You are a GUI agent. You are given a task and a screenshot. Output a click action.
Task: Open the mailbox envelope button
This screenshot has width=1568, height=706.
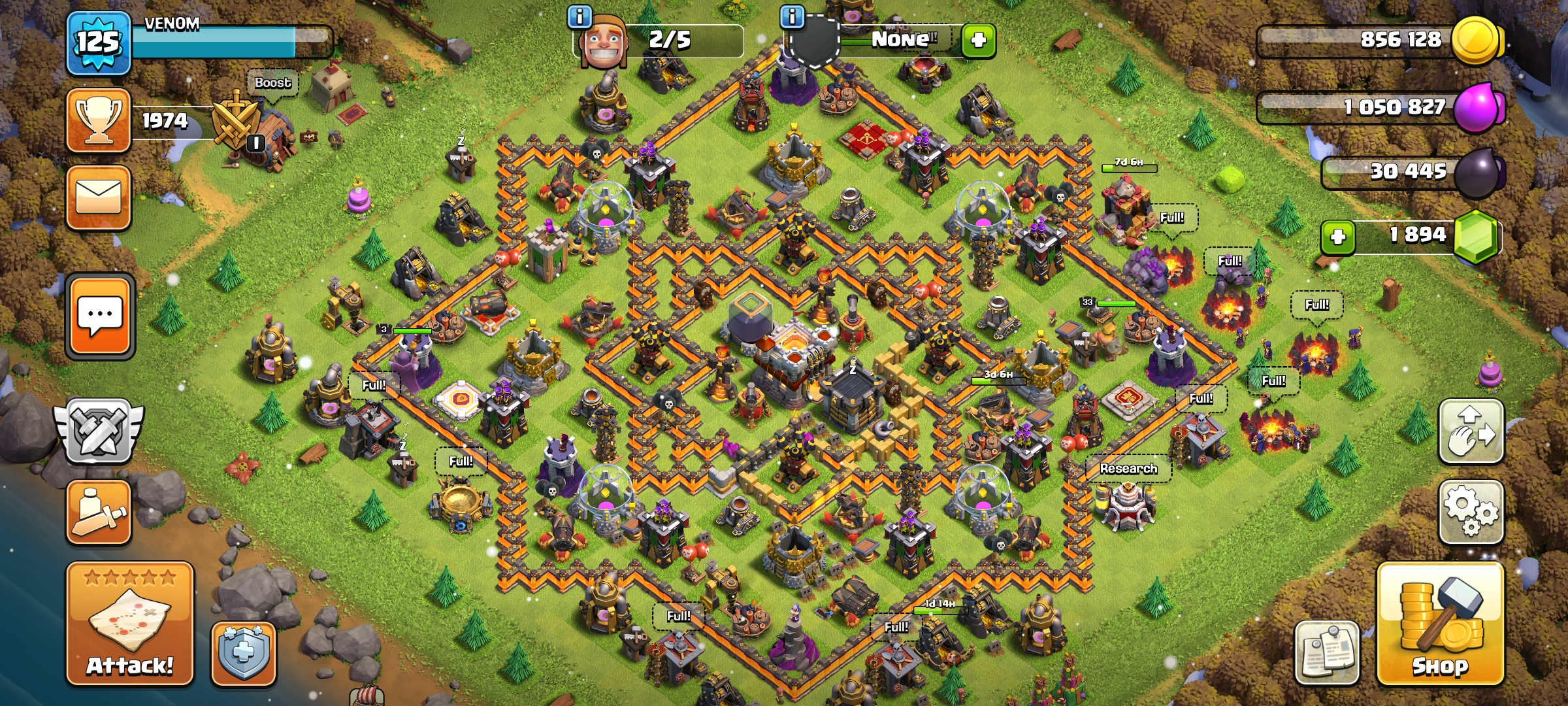[x=99, y=197]
